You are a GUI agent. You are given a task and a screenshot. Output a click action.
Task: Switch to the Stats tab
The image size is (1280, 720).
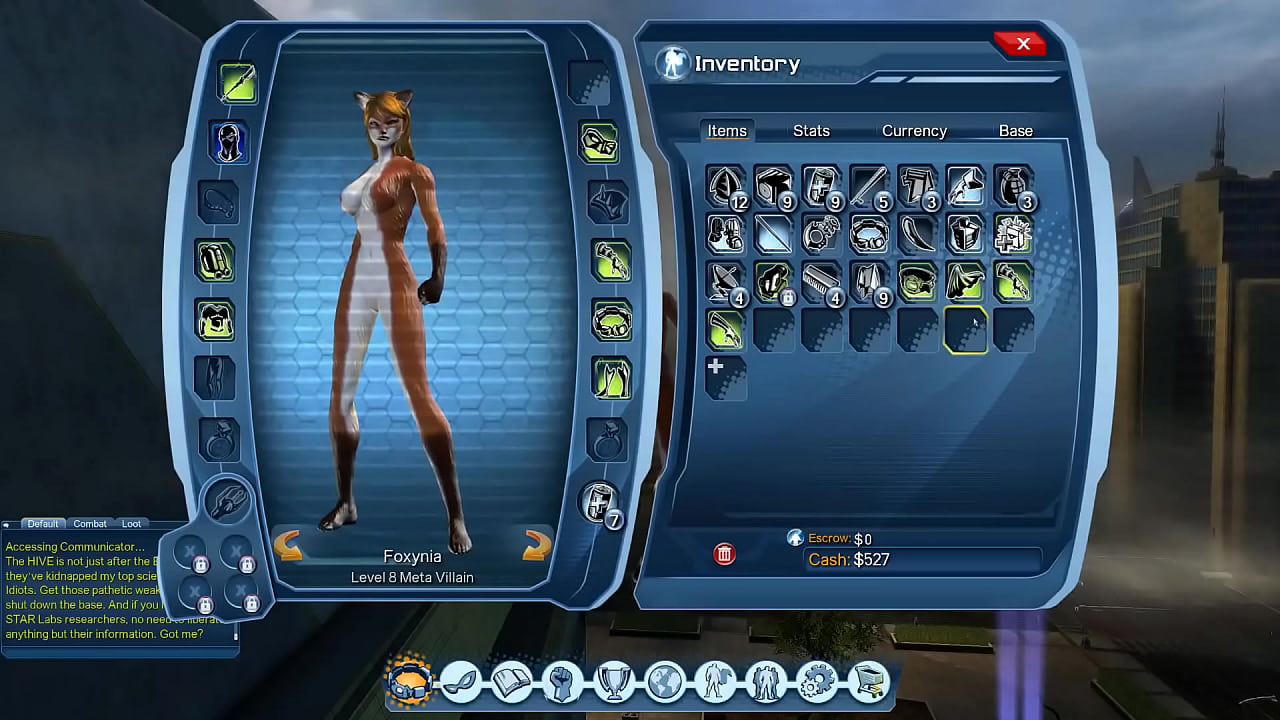click(811, 130)
